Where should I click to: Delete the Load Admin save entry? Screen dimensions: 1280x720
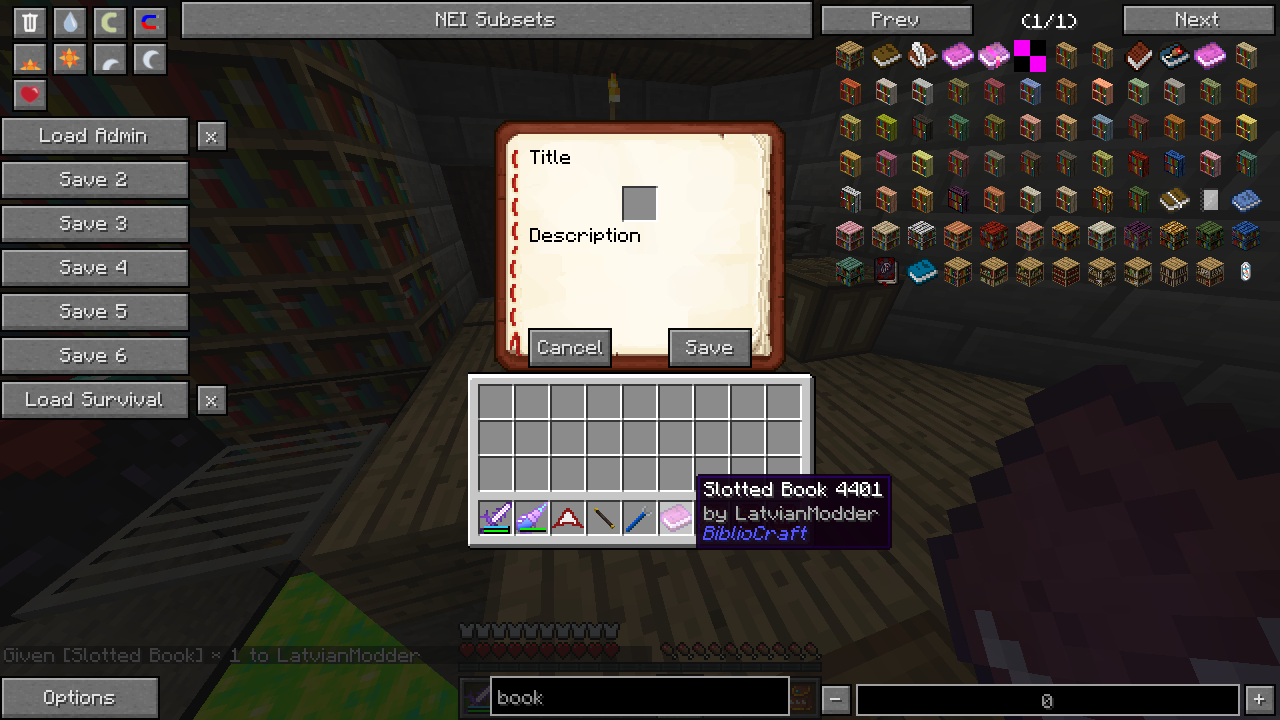point(211,137)
